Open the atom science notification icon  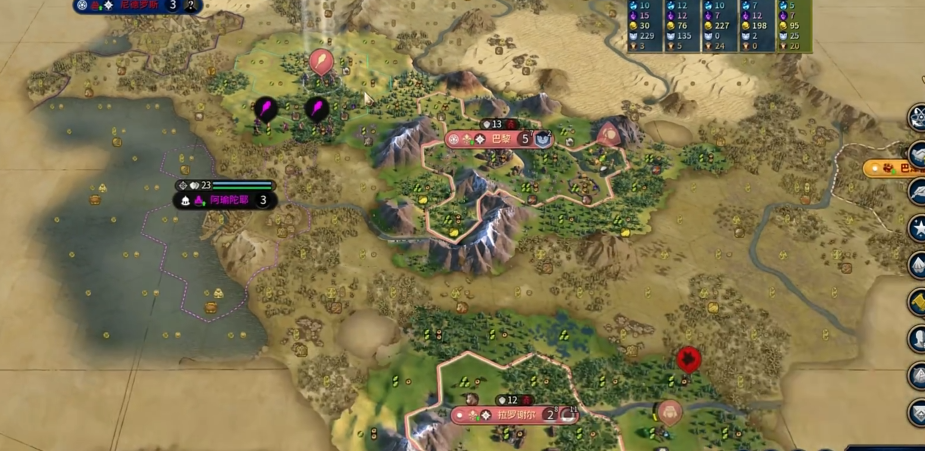(917, 116)
